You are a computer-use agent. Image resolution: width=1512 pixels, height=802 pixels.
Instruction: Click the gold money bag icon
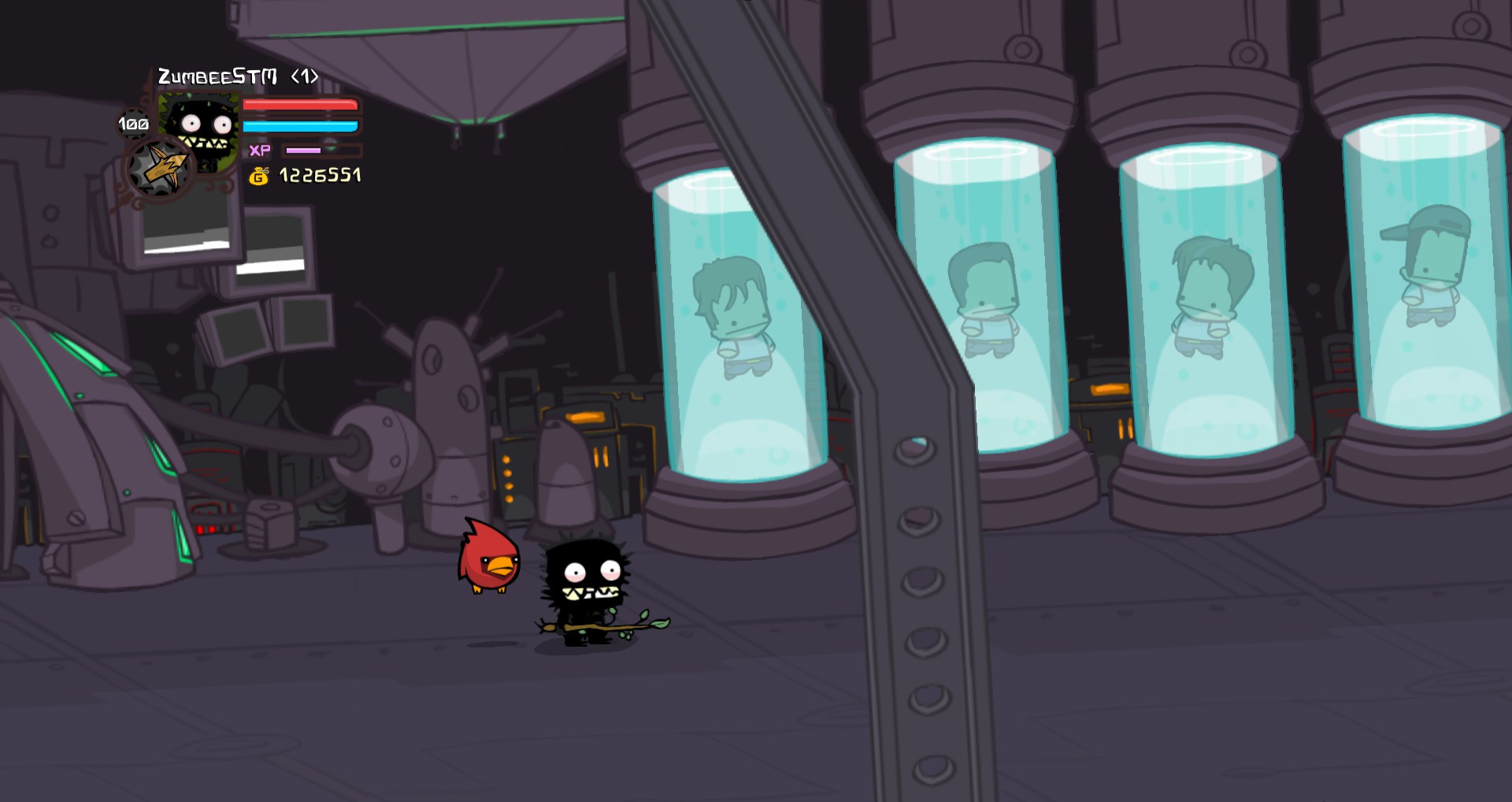point(258,175)
